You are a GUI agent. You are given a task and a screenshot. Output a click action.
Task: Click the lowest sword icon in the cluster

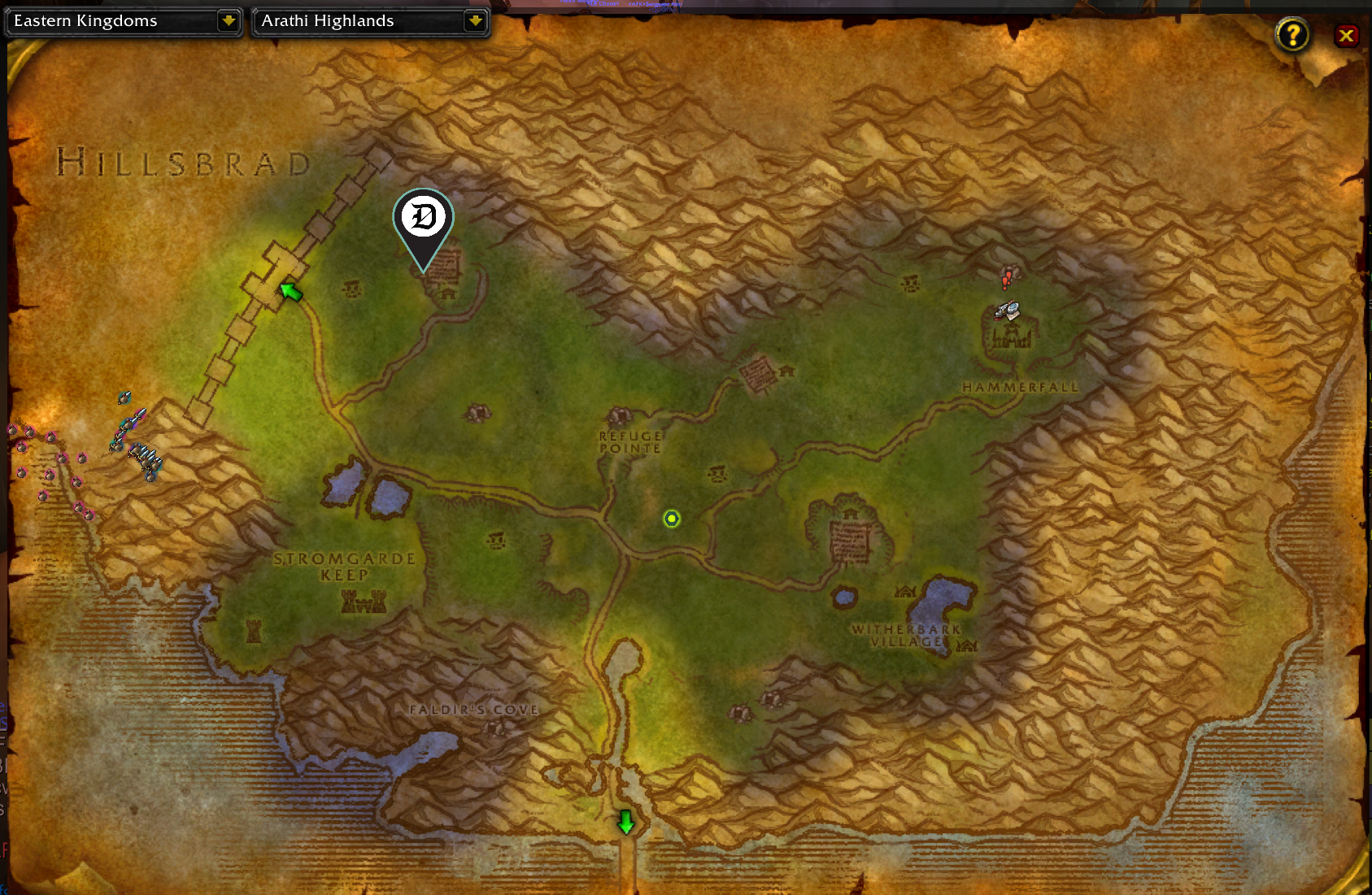[157, 465]
